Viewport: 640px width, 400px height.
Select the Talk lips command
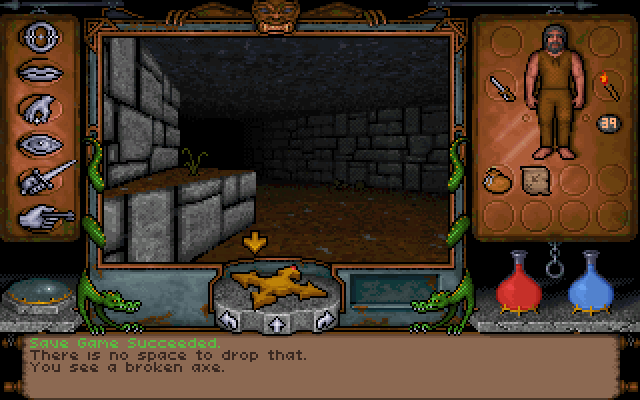click(x=39, y=73)
